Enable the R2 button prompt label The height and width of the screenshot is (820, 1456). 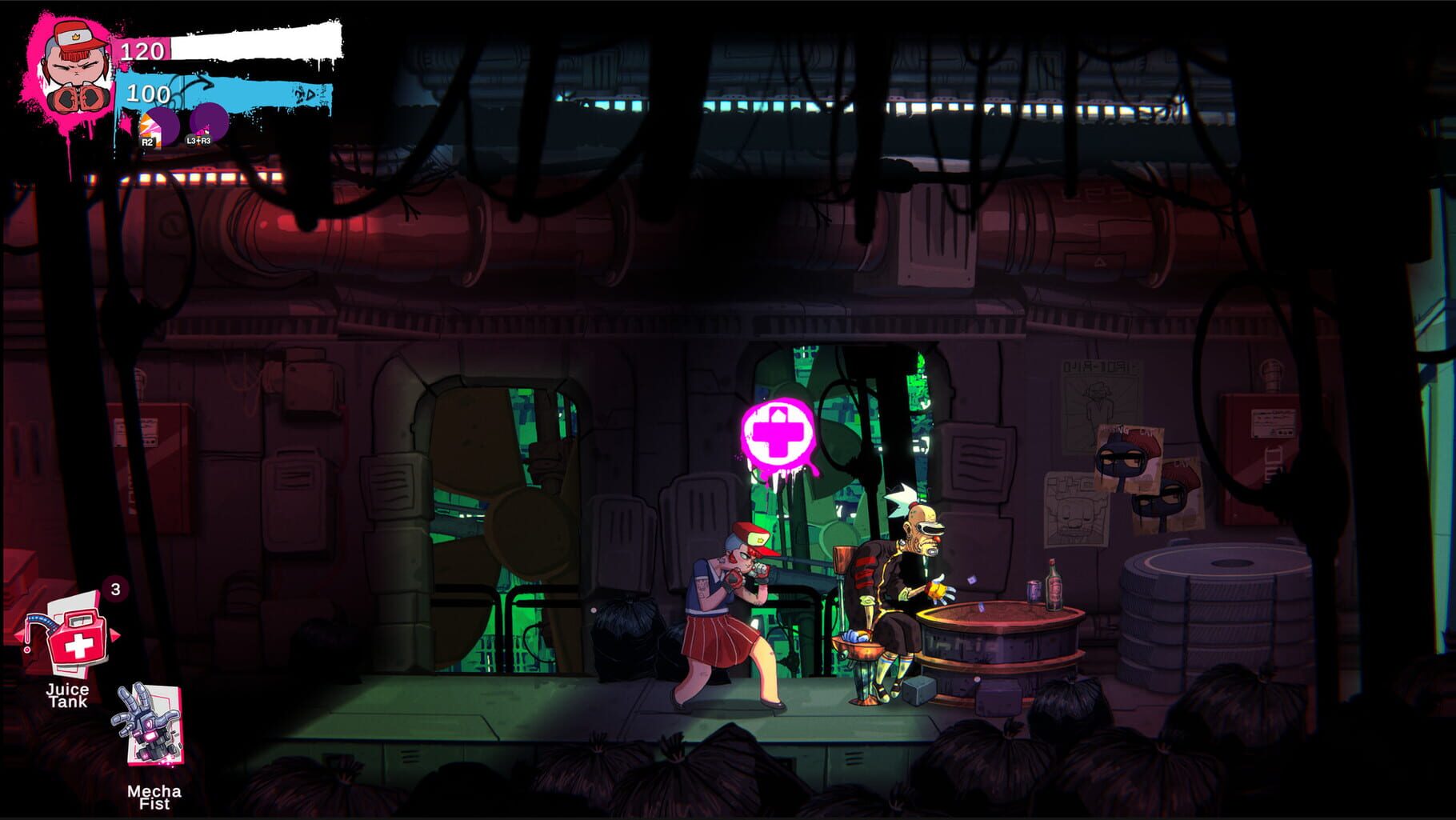coord(147,143)
